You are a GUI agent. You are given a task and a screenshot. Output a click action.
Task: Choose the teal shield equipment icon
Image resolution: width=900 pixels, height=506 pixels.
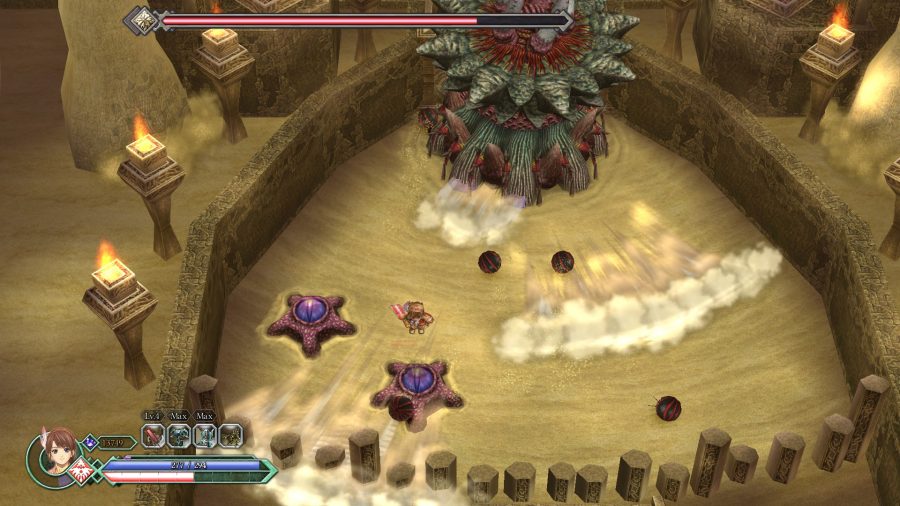pyautogui.click(x=205, y=435)
